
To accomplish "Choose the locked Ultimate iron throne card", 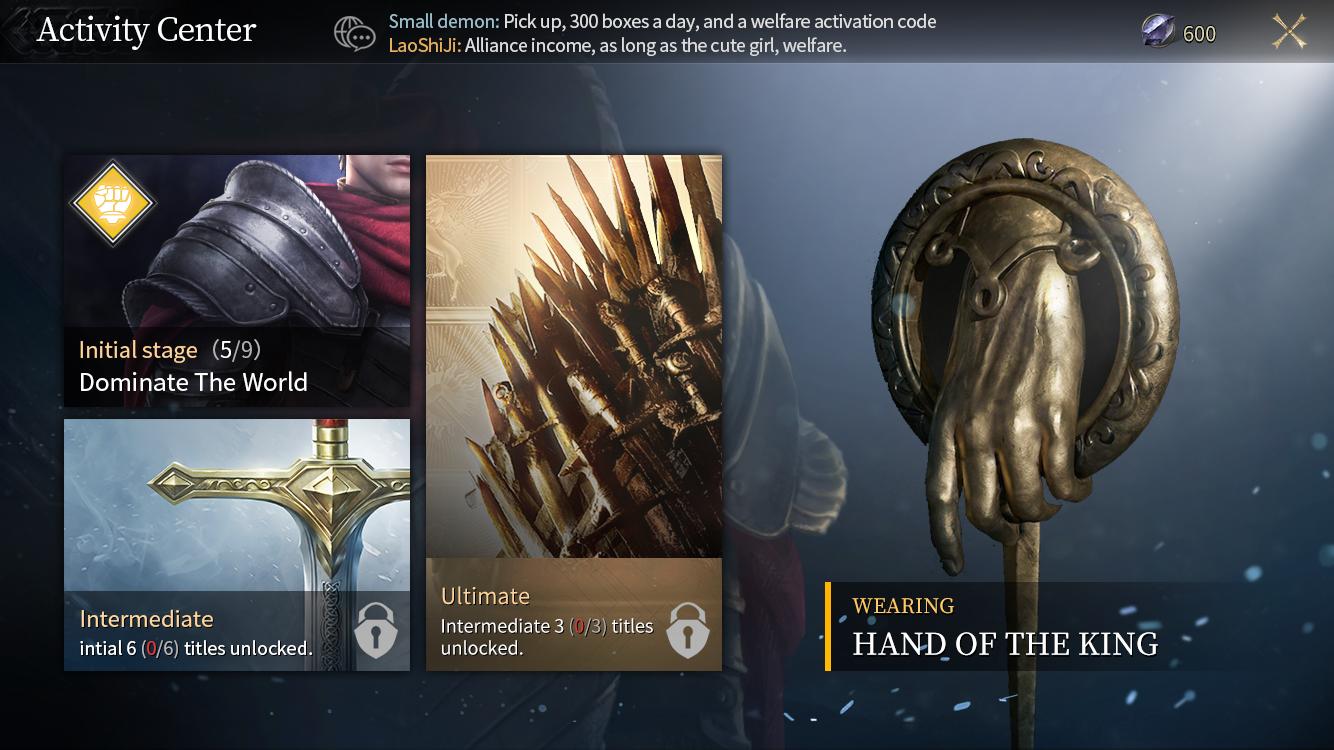I will [573, 412].
